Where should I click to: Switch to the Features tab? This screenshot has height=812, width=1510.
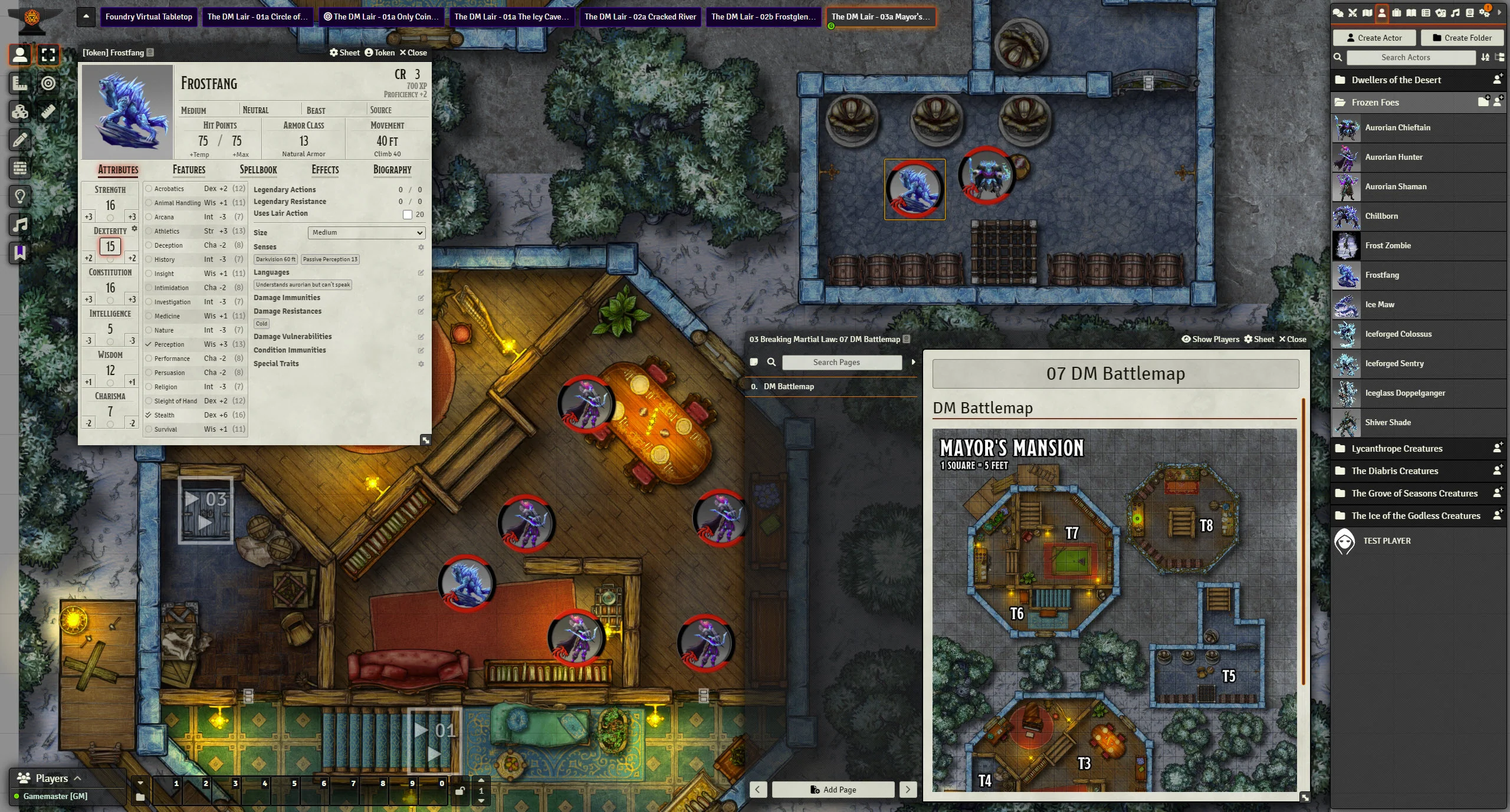pos(189,170)
